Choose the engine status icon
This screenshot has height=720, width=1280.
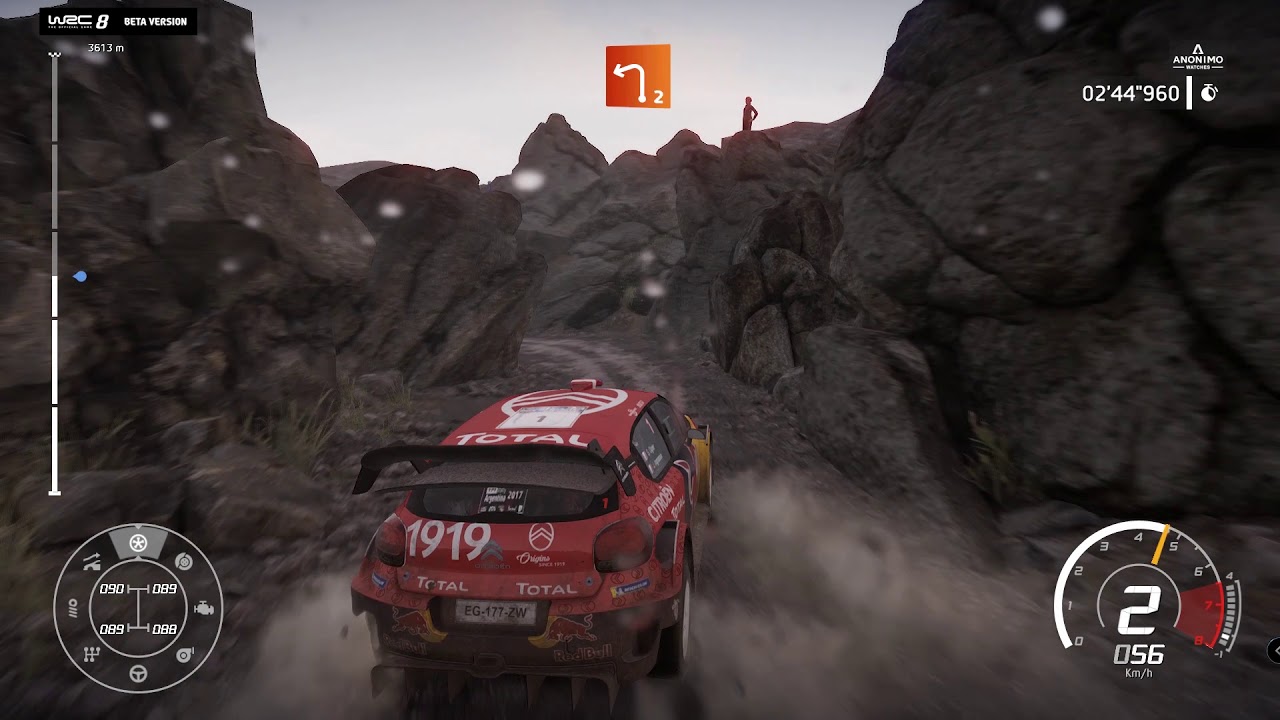pyautogui.click(x=203, y=608)
